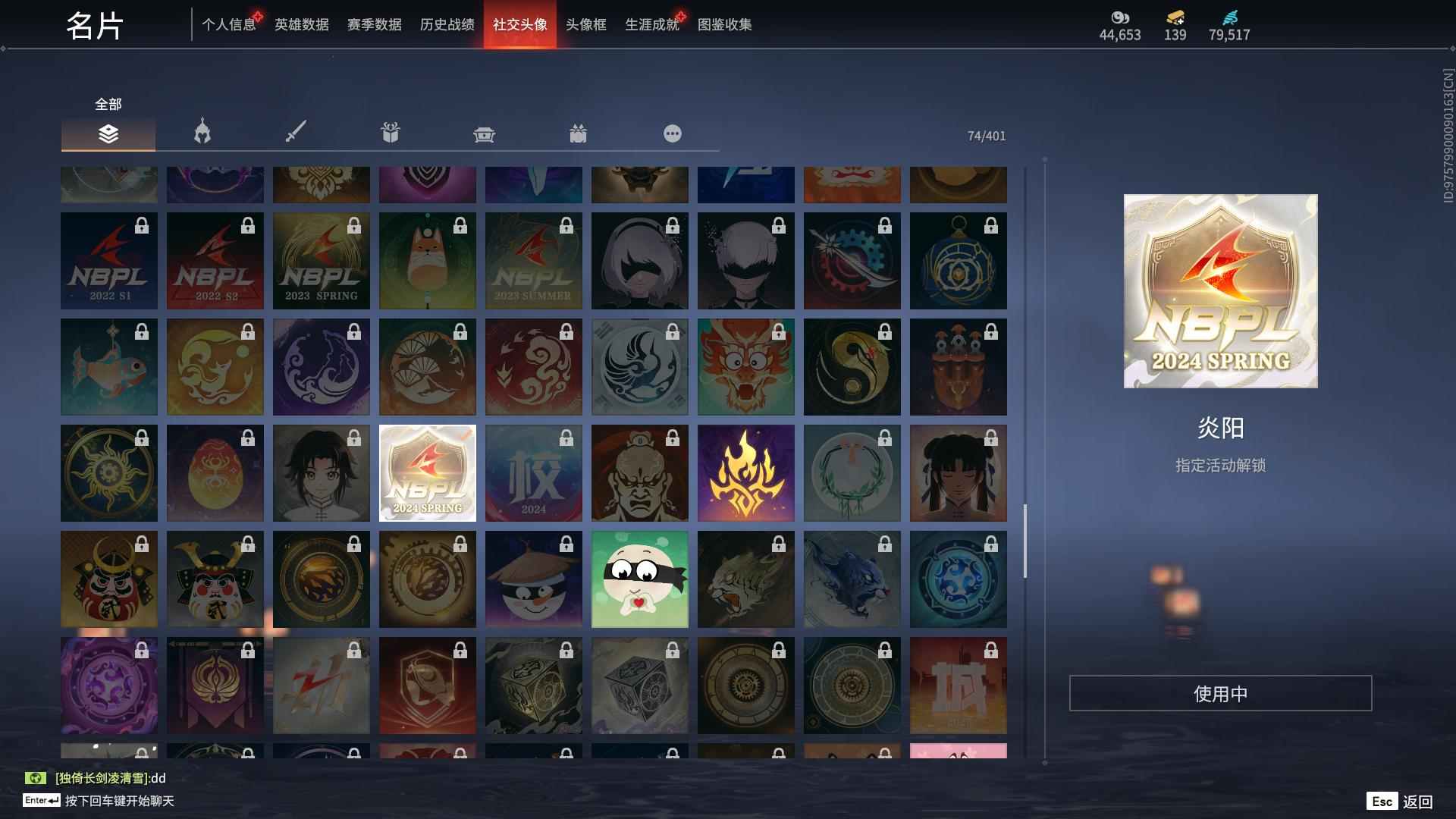Select the white-haired 2B avatar thumbnail

(639, 260)
